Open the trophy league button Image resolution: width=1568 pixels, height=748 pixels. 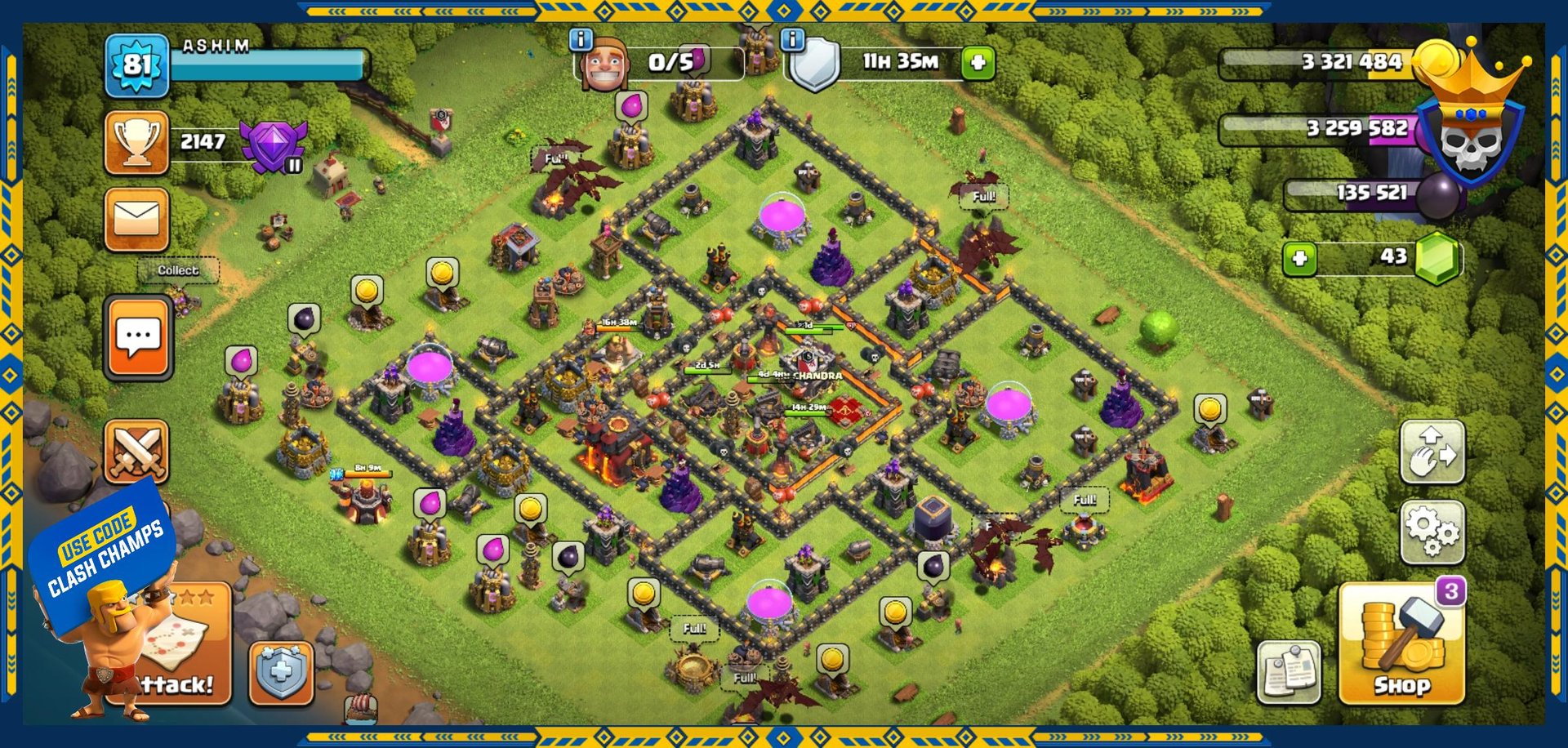tap(136, 143)
